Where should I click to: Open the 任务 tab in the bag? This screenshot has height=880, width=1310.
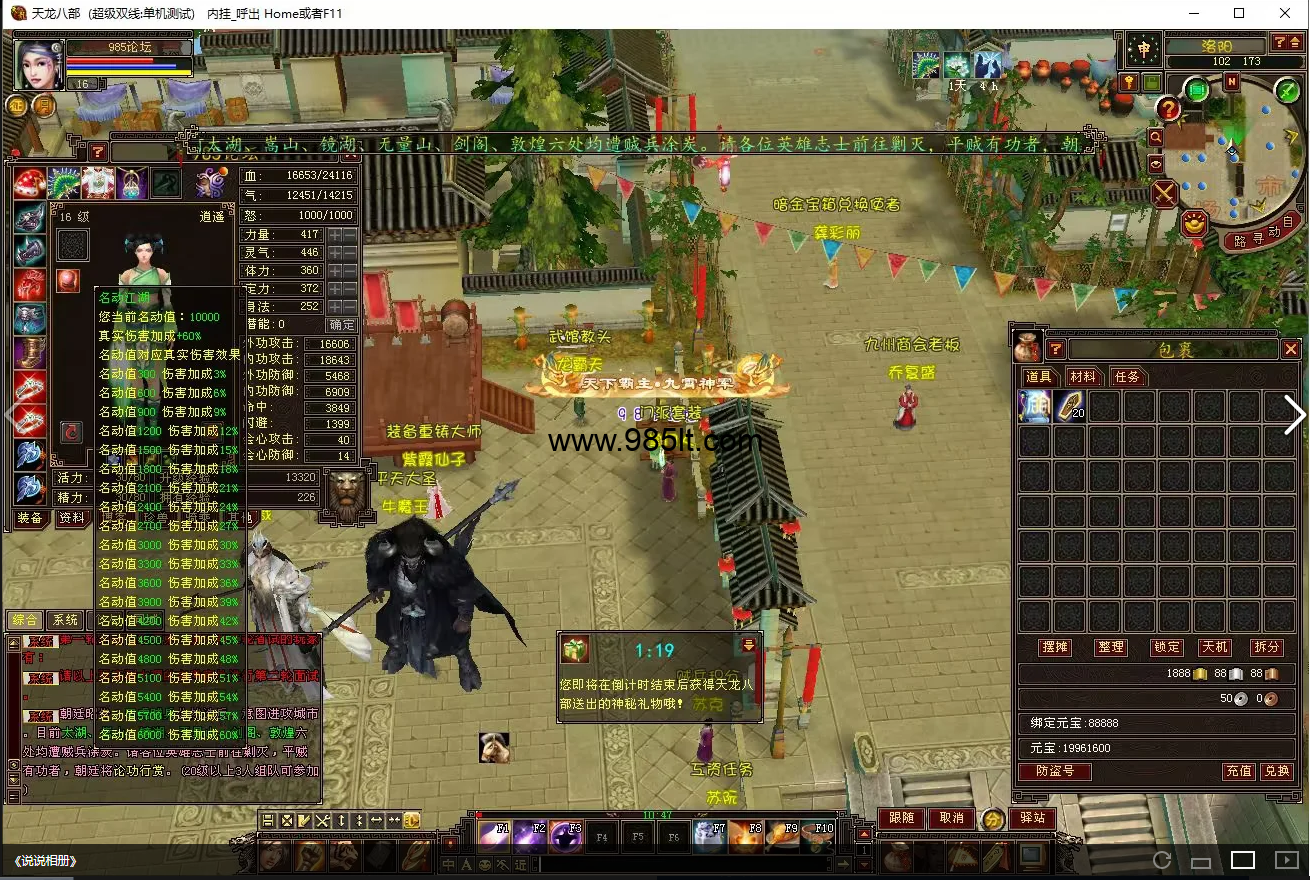(x=1127, y=377)
